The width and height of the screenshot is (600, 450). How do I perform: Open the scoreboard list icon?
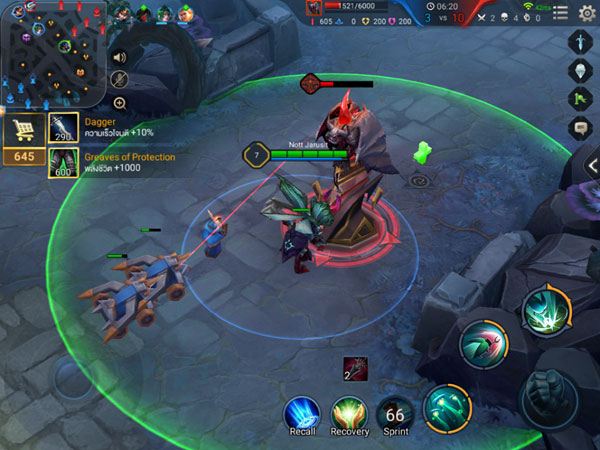[561, 12]
